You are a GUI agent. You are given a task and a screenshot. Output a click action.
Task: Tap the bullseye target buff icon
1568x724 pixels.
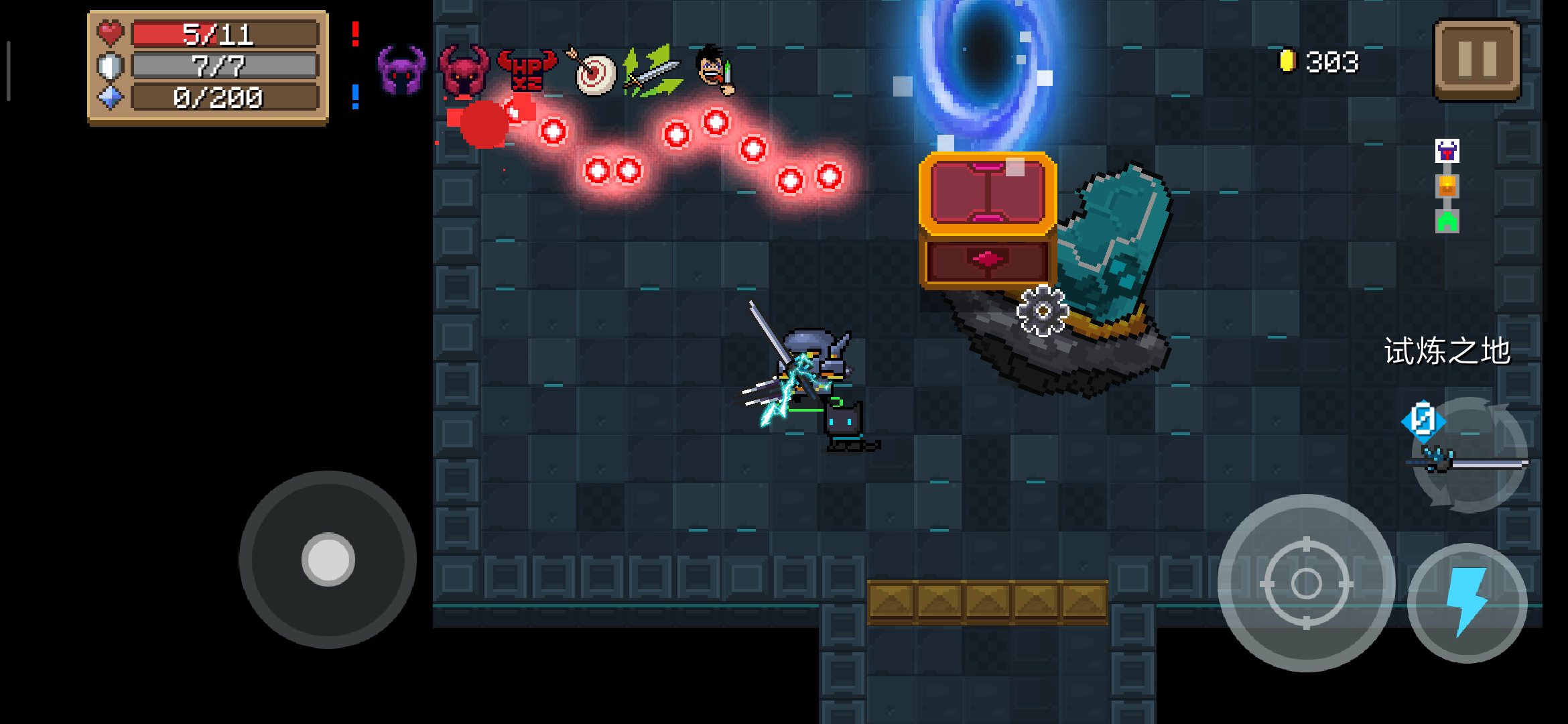point(592,71)
